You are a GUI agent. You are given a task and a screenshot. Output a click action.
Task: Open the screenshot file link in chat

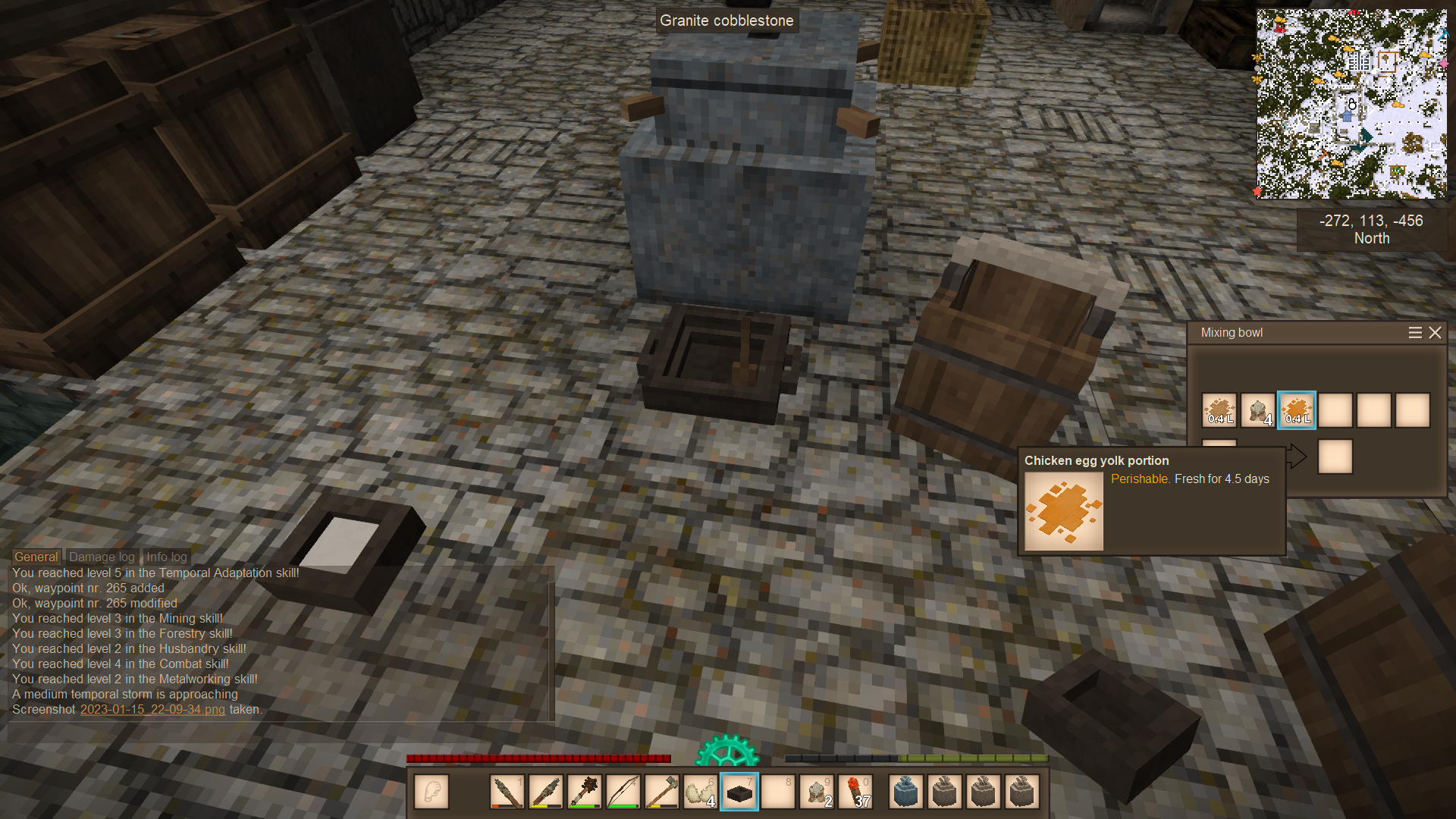tap(152, 710)
